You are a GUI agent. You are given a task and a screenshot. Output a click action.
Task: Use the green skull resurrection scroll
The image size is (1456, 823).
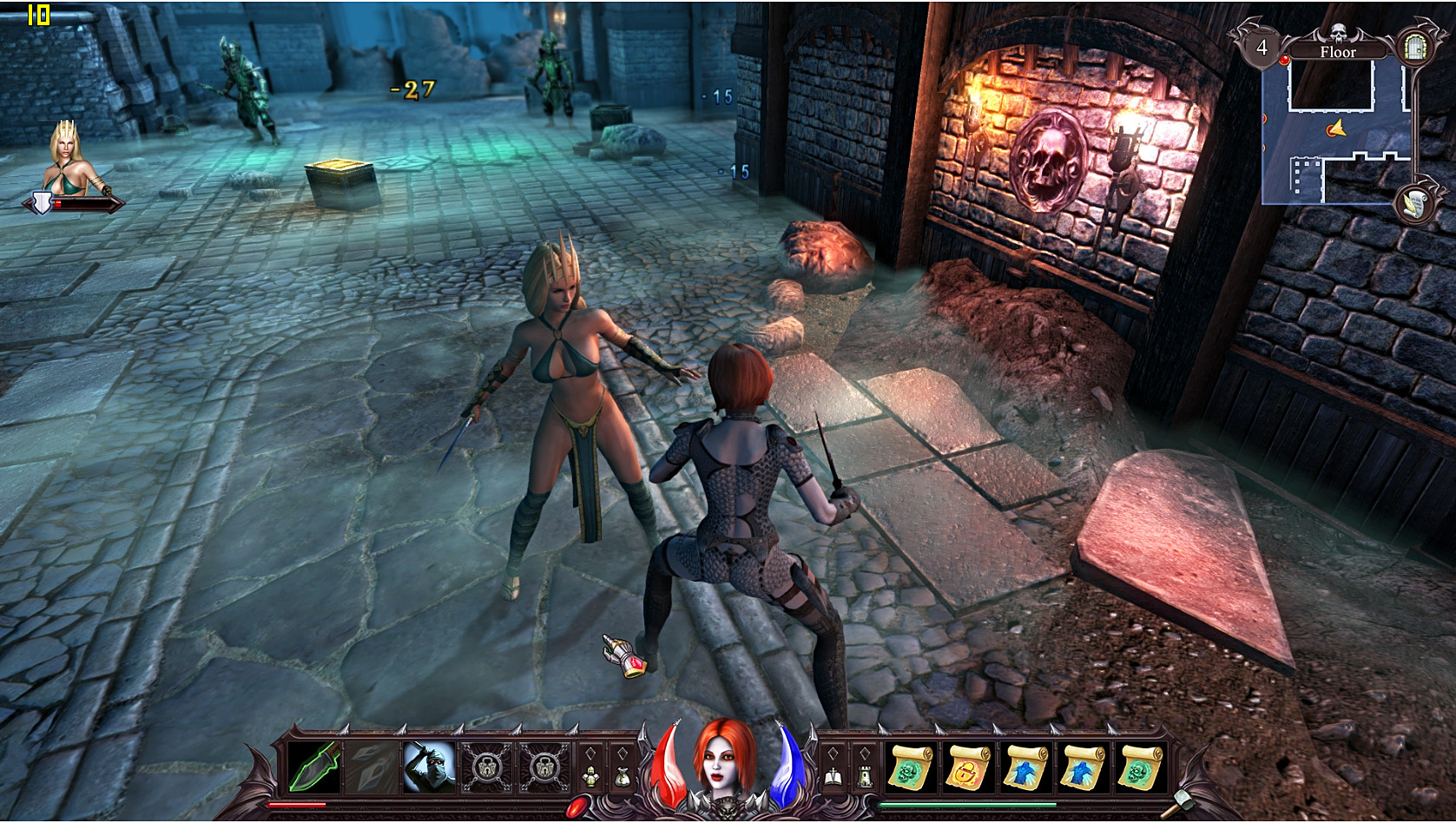[910, 766]
